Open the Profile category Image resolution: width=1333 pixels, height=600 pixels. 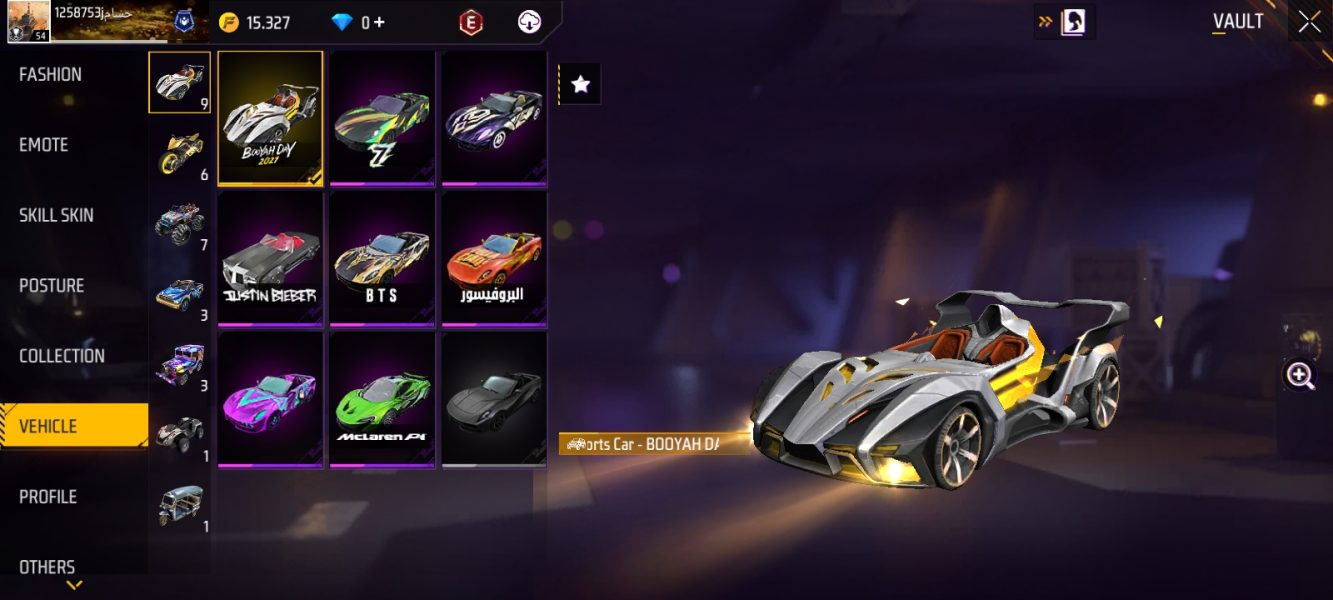pos(48,497)
